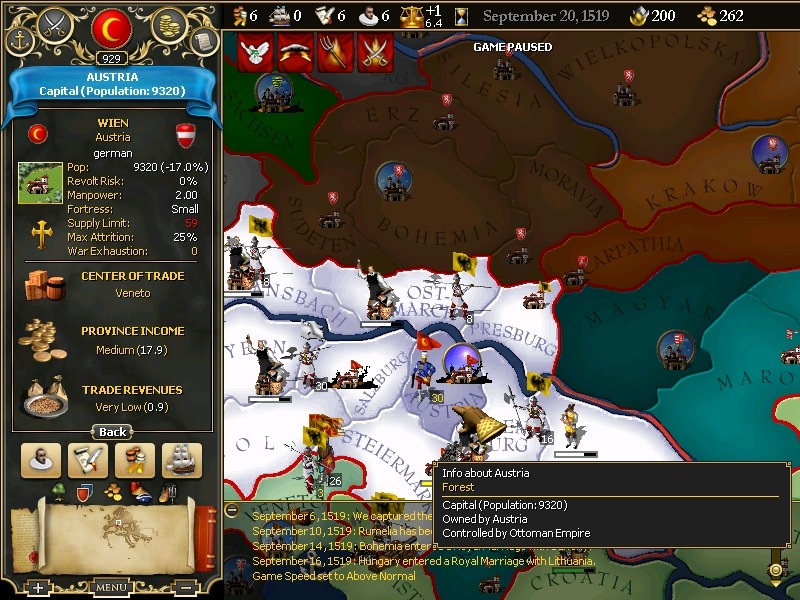Open the court advisor portrait button
This screenshot has height=600, width=800.
tap(39, 461)
